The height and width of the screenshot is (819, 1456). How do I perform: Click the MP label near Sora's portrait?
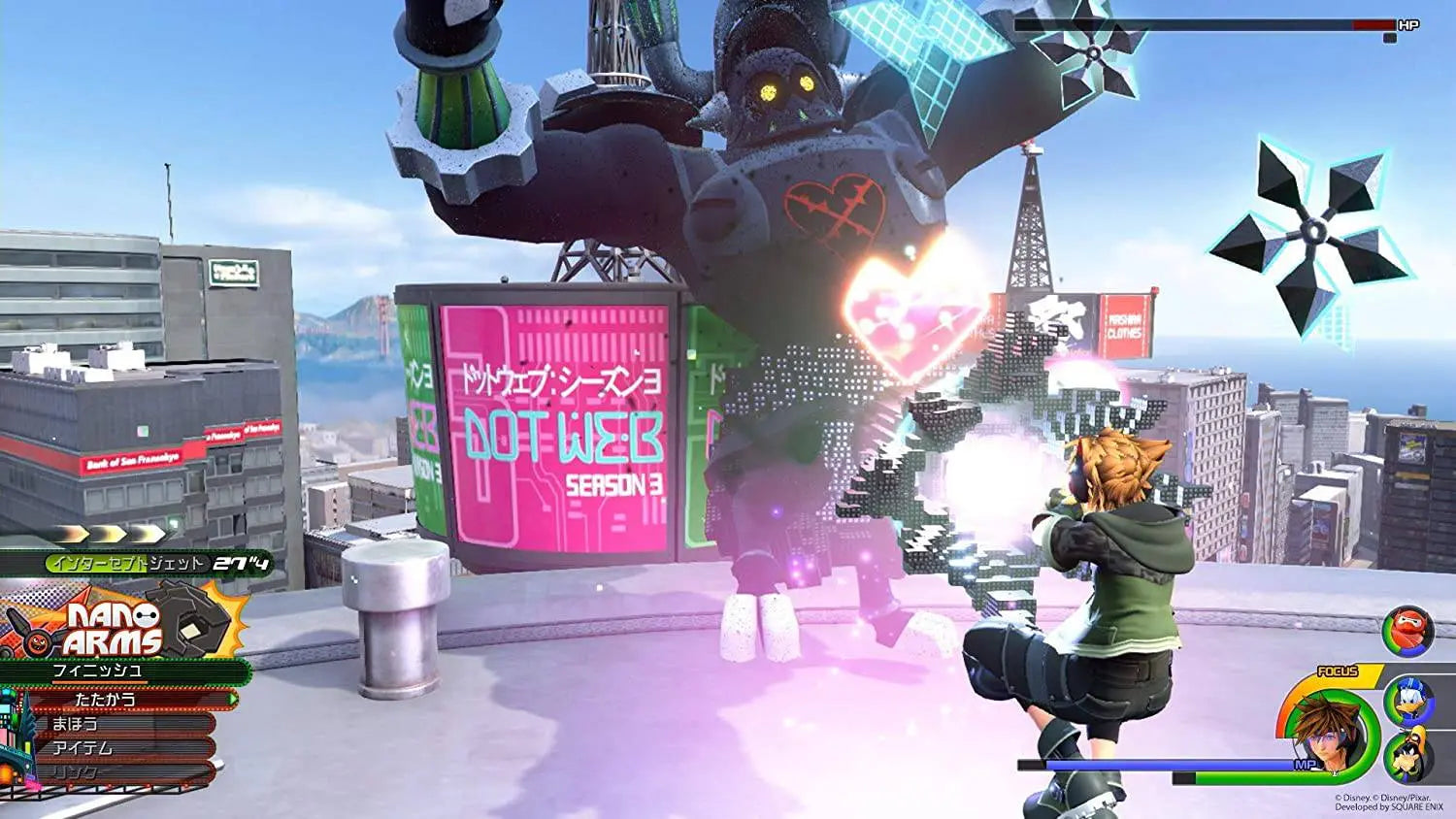[1305, 764]
